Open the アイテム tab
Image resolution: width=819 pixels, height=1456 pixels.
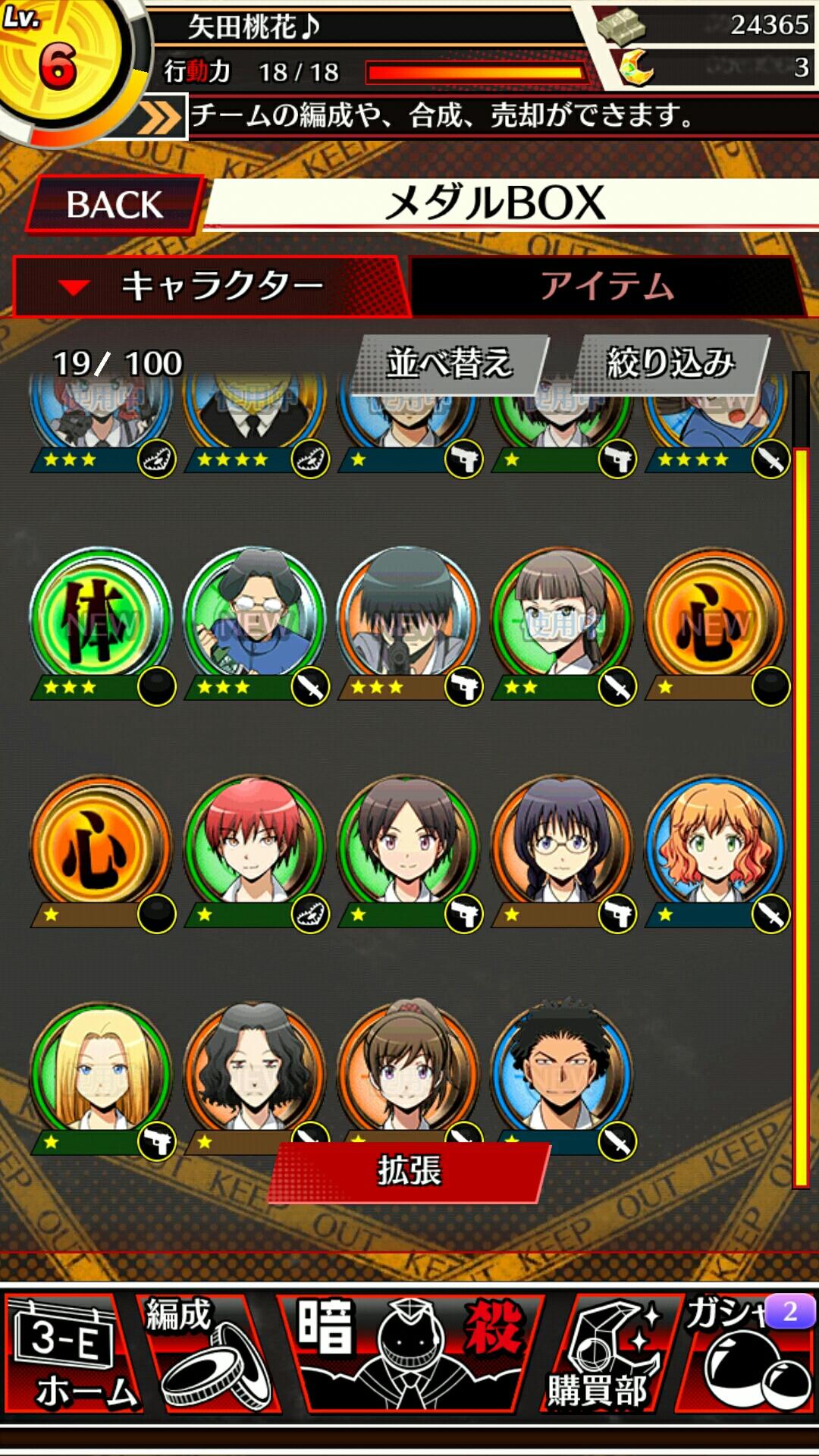[x=607, y=287]
